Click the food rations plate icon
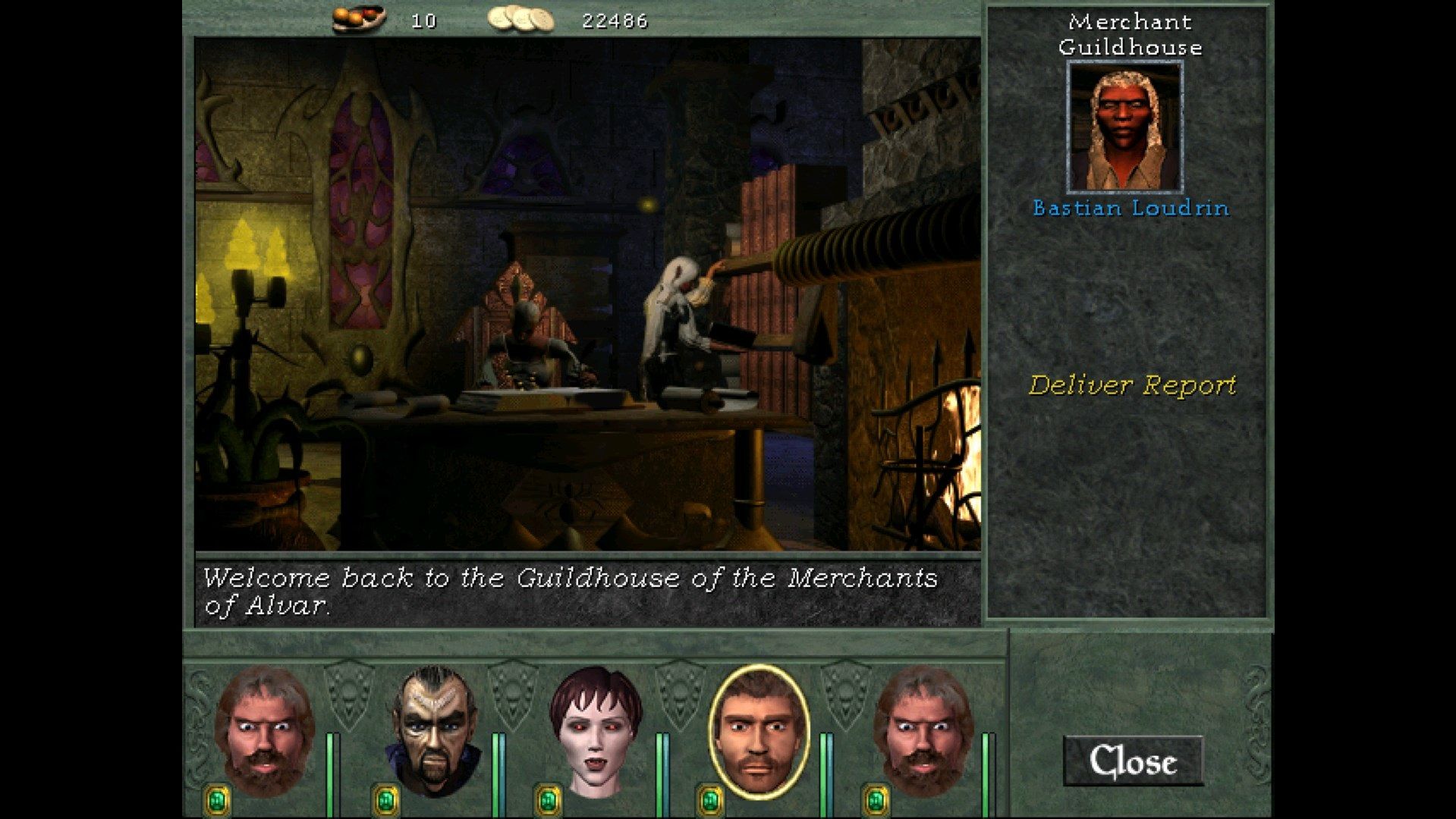This screenshot has width=1456, height=819. pyautogui.click(x=357, y=17)
